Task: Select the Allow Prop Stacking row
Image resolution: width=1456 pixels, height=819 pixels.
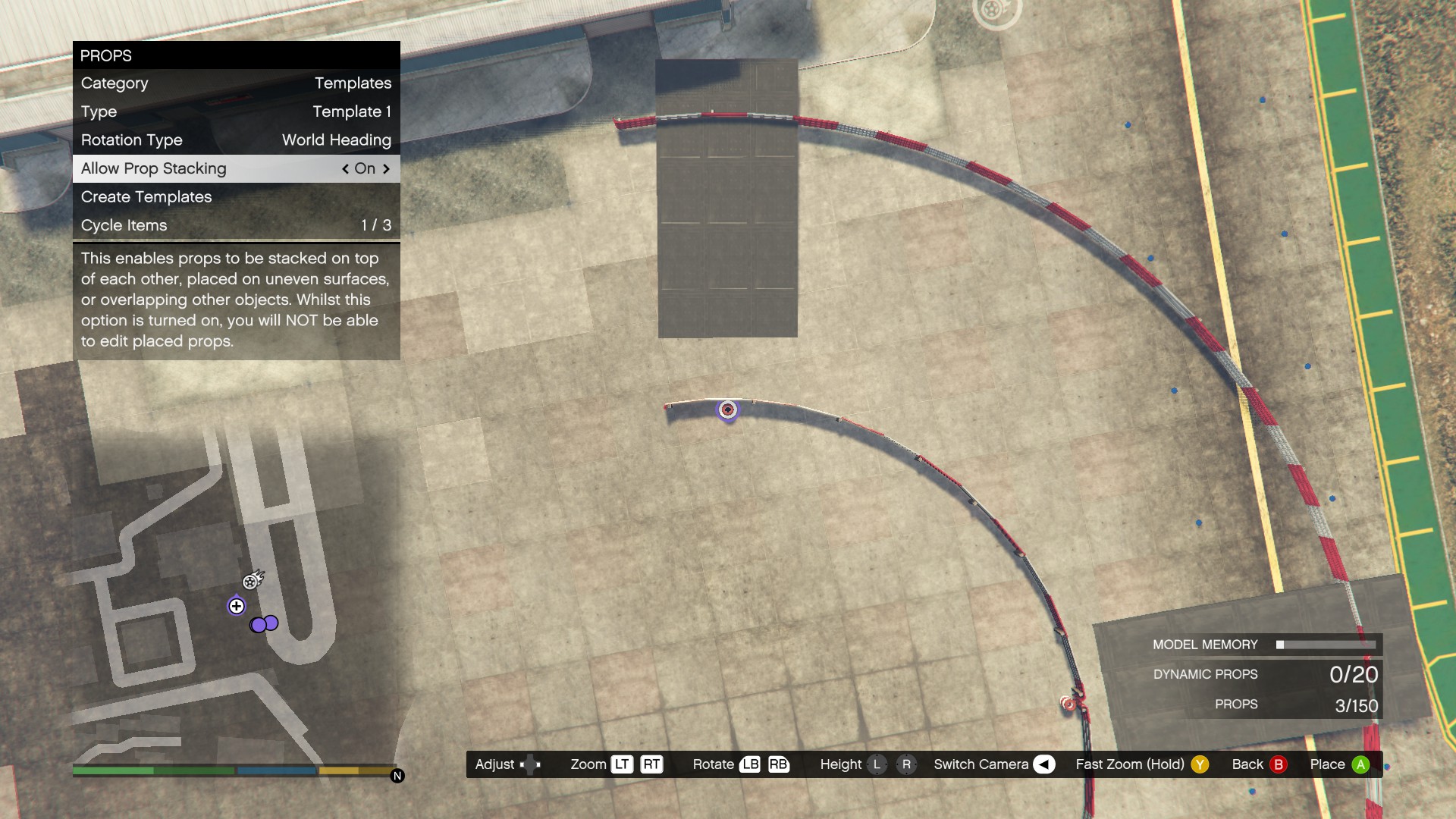Action: 236,168
